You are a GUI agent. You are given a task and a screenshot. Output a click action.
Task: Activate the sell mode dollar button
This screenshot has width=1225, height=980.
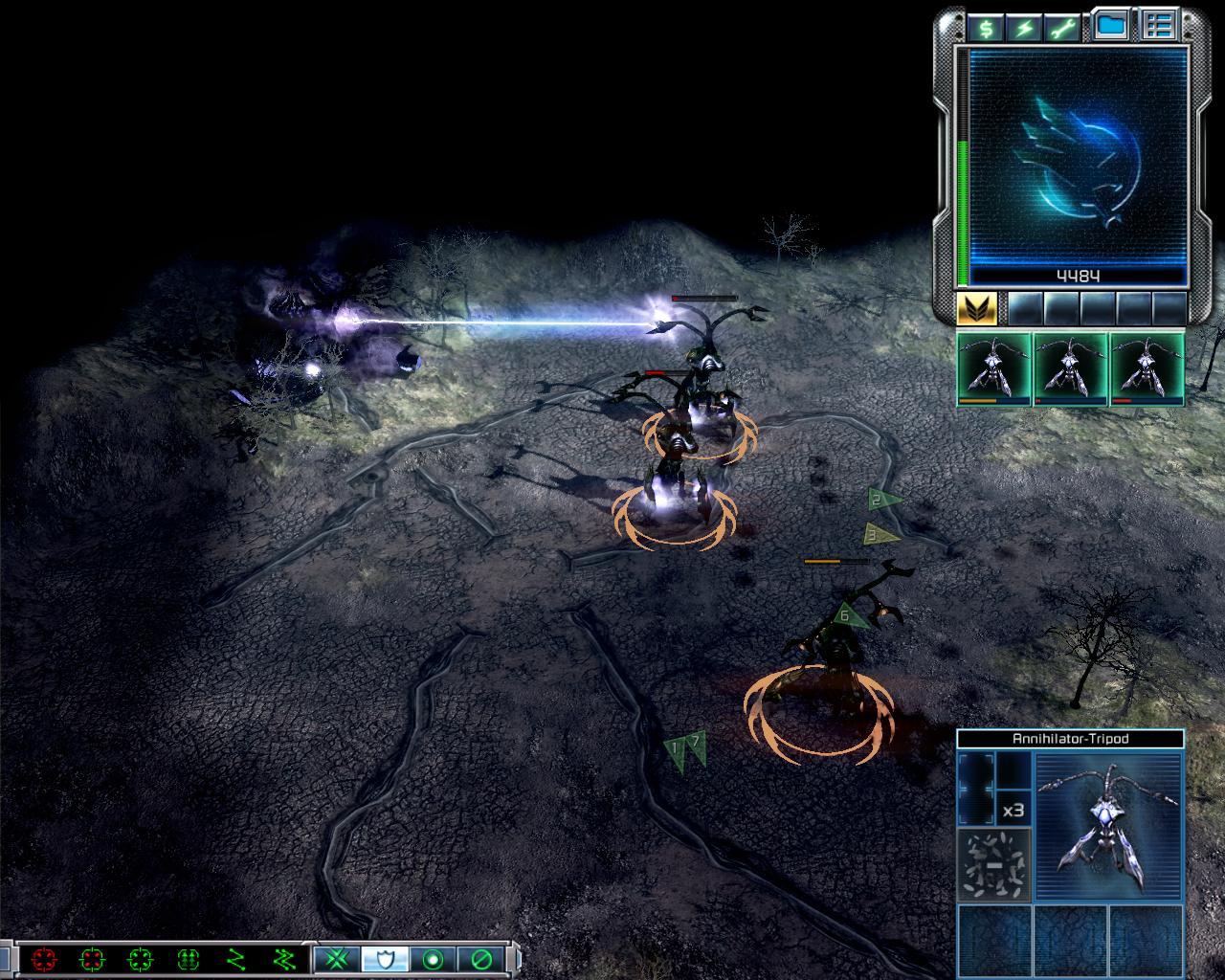click(984, 28)
